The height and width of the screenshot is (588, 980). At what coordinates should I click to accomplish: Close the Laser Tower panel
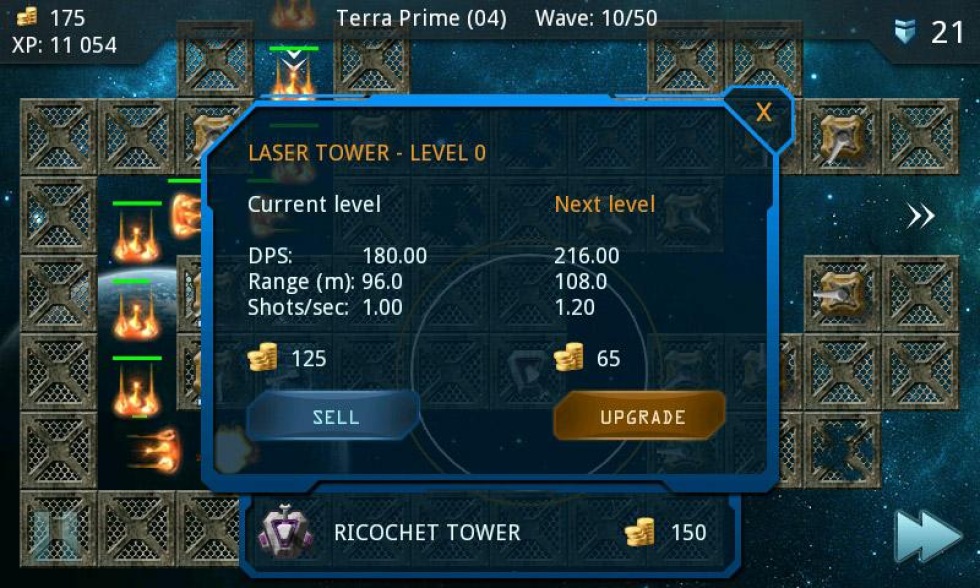tap(763, 112)
